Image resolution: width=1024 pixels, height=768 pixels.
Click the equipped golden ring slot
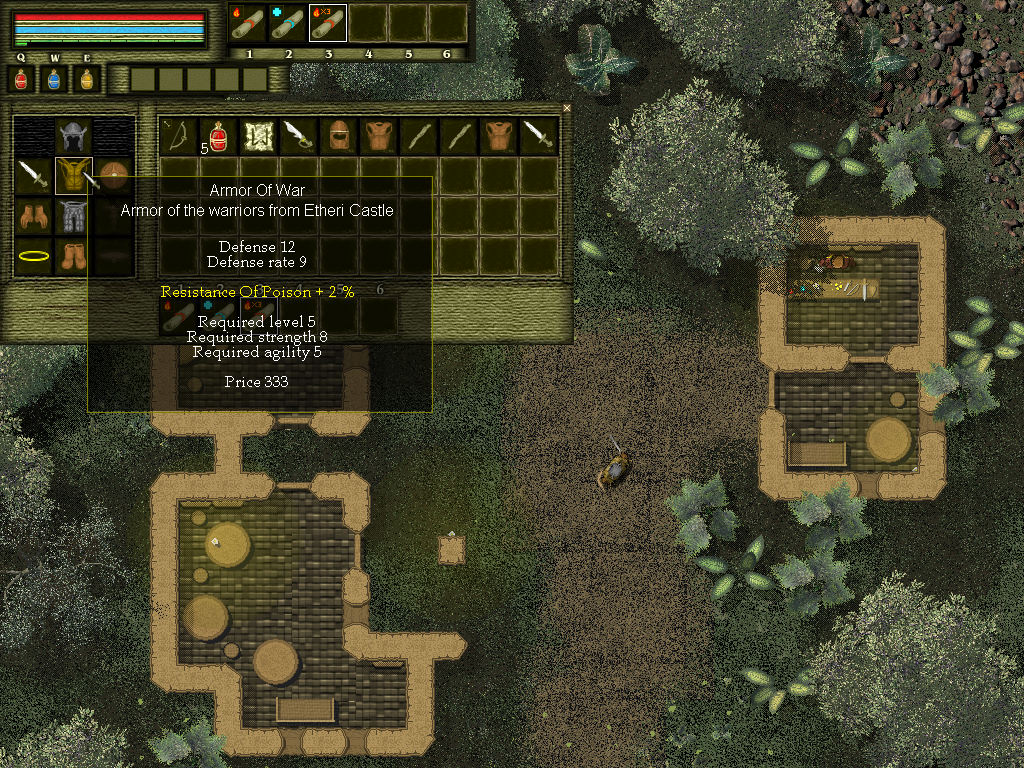pos(32,257)
